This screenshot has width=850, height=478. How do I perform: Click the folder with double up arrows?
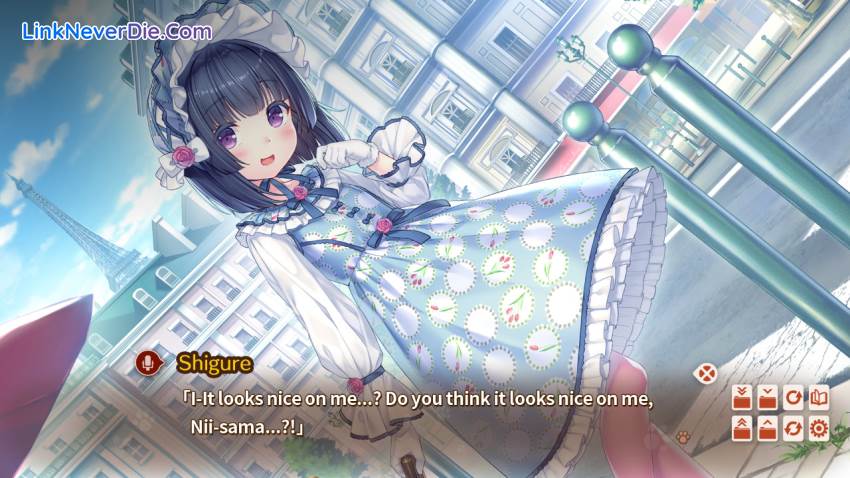pyautogui.click(x=742, y=429)
